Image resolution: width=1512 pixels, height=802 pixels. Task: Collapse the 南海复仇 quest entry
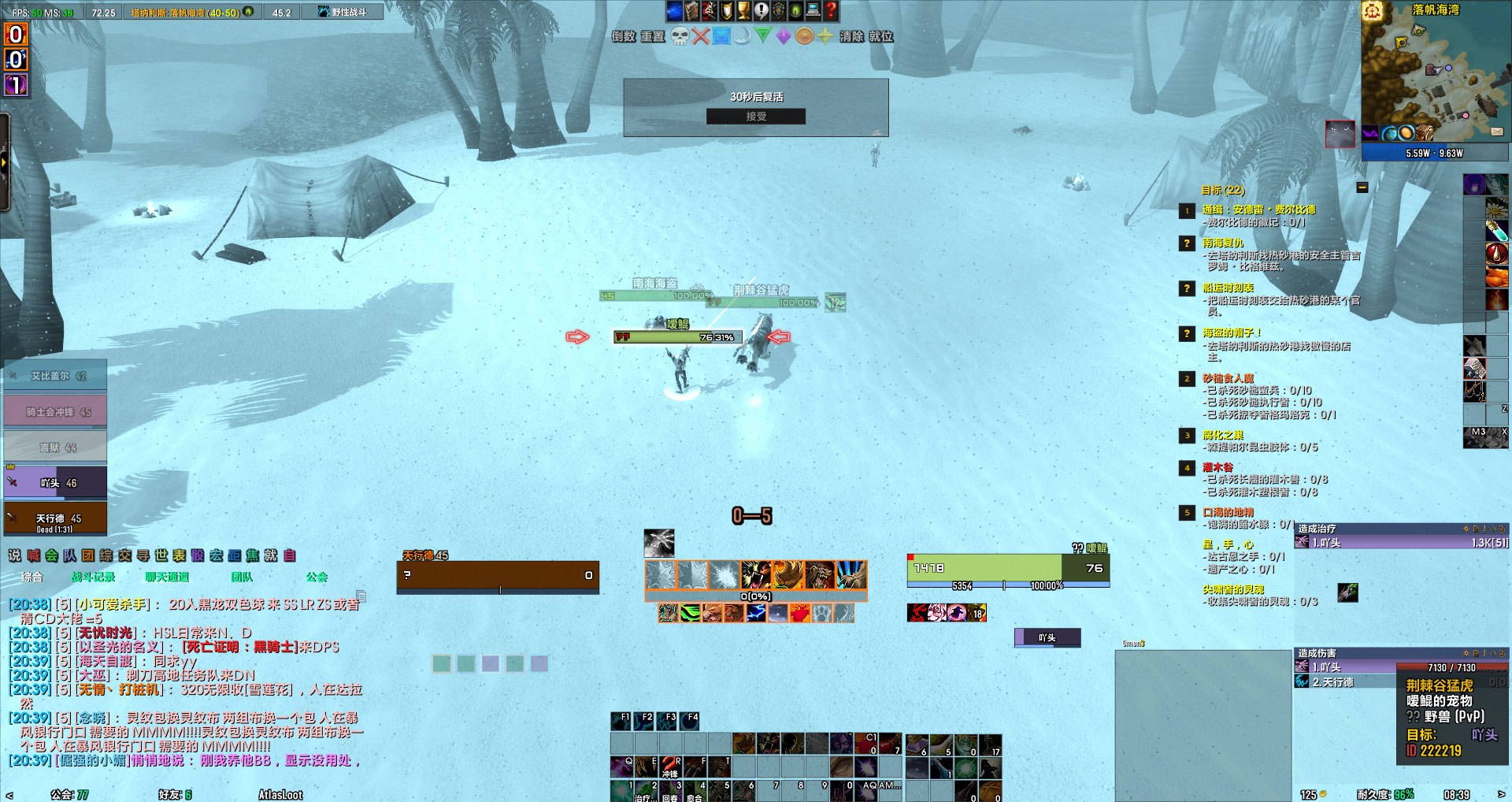(1222, 242)
